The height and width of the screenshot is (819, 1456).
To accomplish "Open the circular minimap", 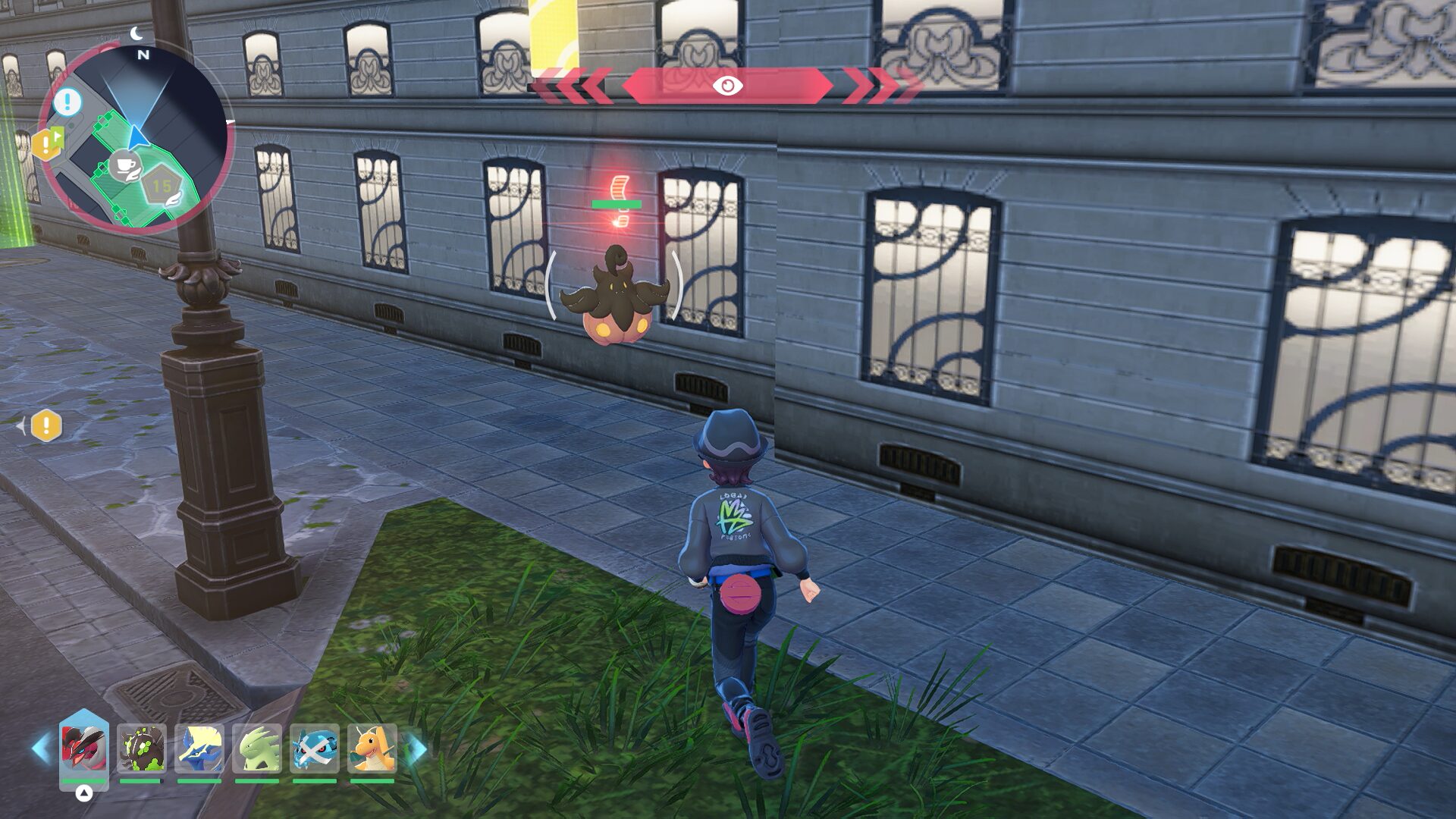I will click(135, 138).
